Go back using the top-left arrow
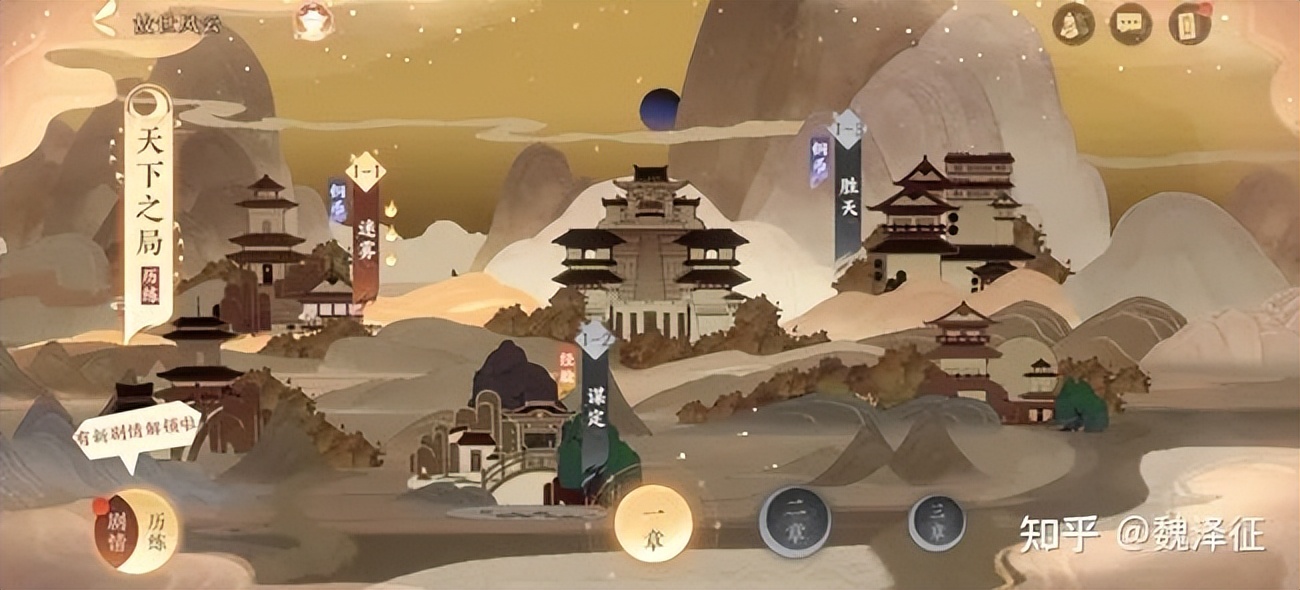Image resolution: width=1300 pixels, height=590 pixels. [103, 18]
